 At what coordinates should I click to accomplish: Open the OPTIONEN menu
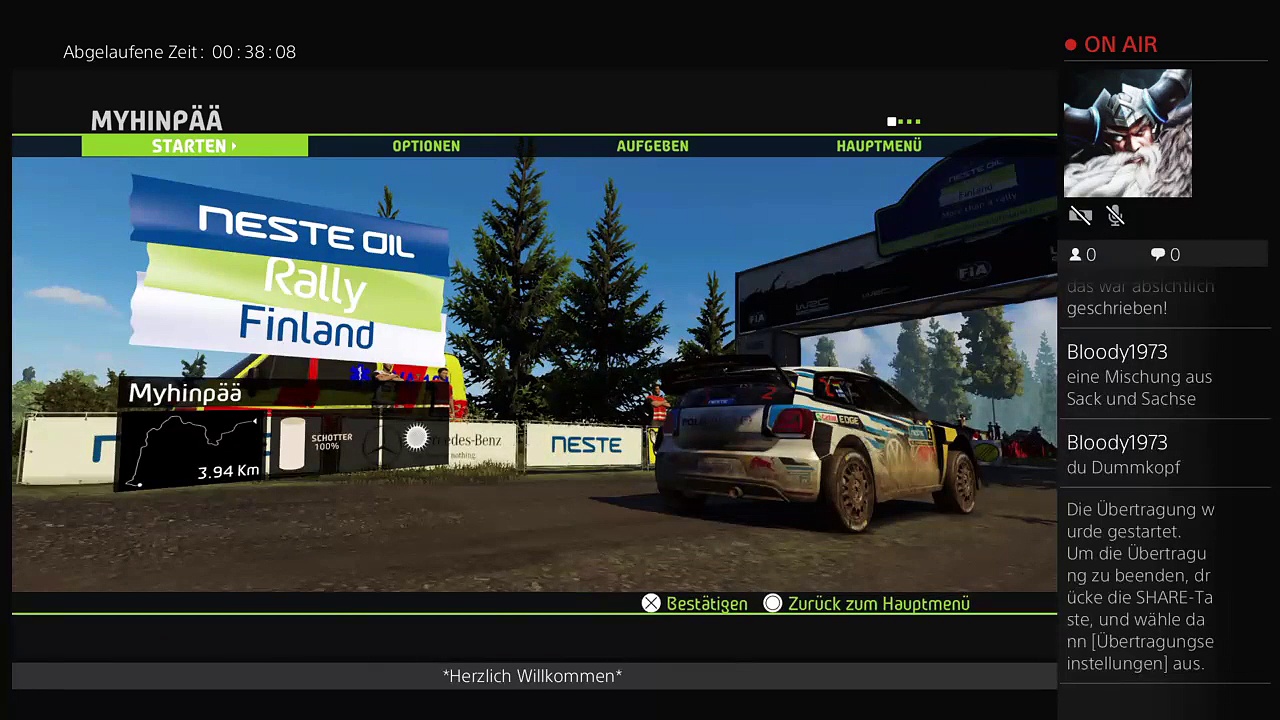point(426,146)
